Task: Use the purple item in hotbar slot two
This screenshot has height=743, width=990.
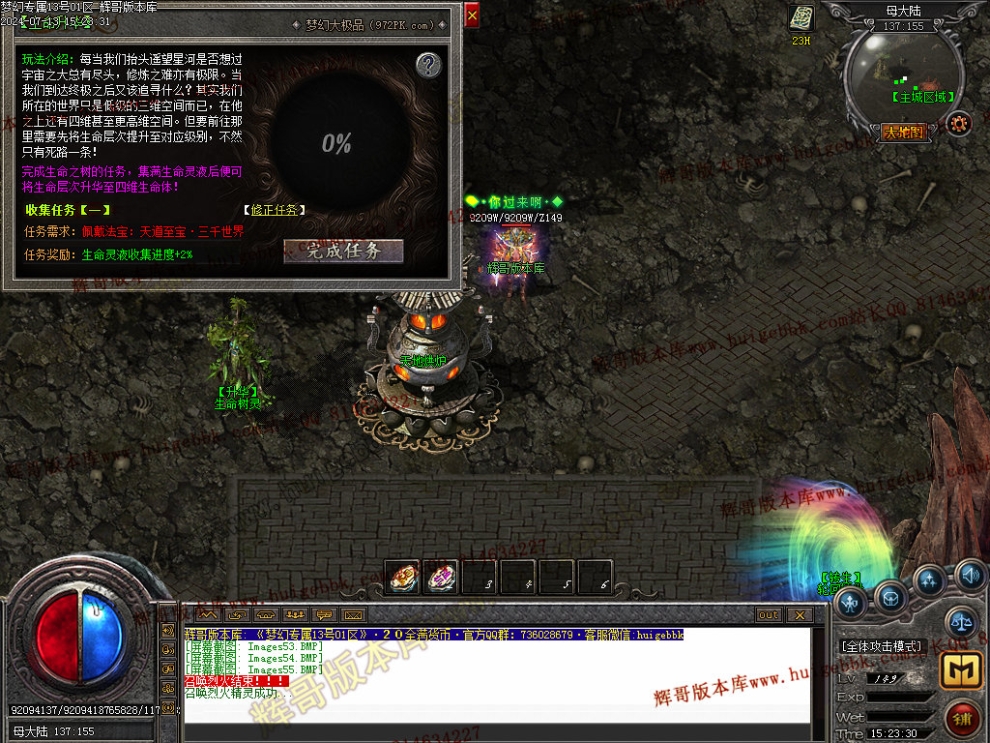Action: [440, 577]
